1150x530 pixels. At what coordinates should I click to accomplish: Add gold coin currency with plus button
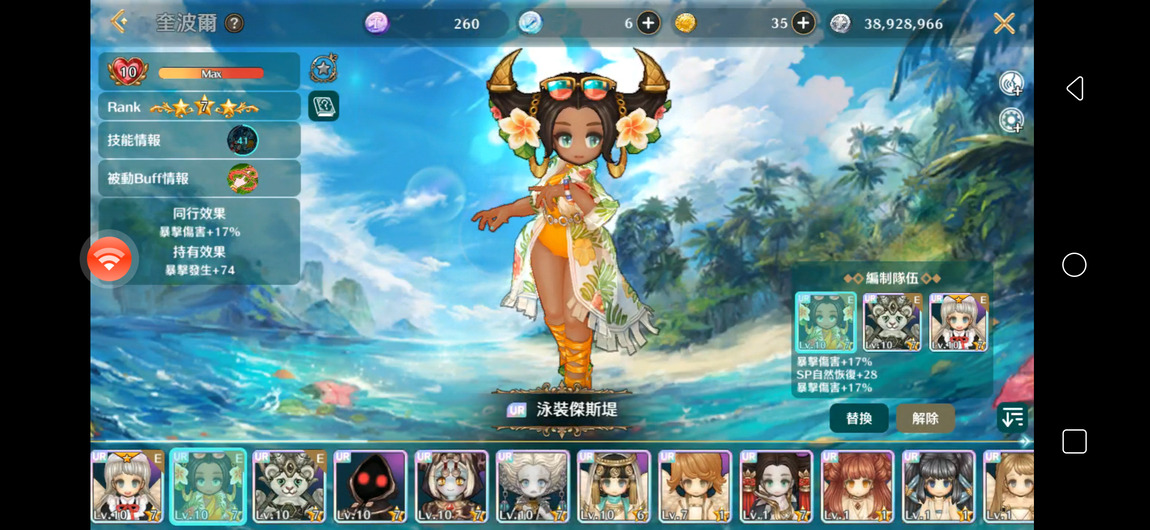803,23
